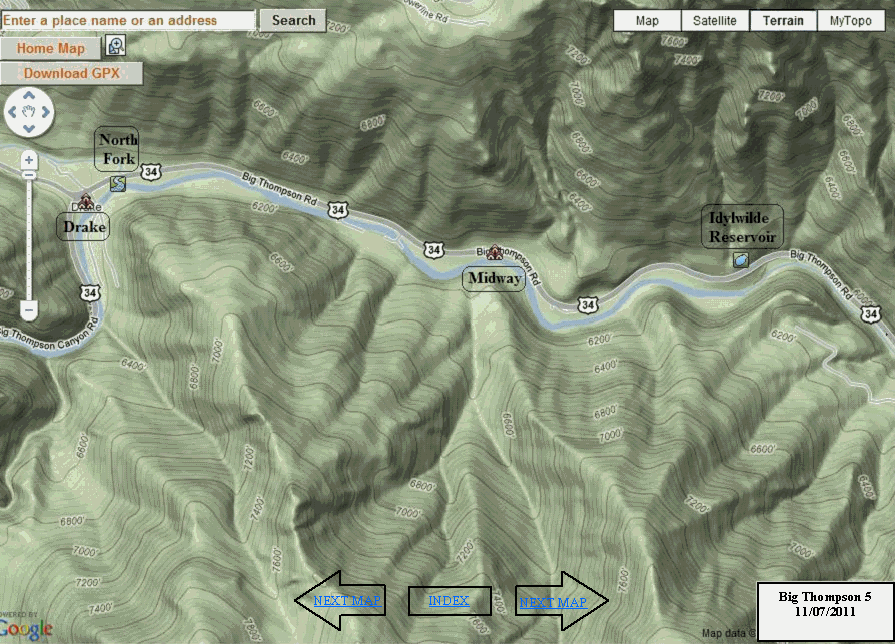Follow the right-pointing NEXT MAP arrow link
Image resolution: width=895 pixels, height=644 pixels.
tap(553, 602)
